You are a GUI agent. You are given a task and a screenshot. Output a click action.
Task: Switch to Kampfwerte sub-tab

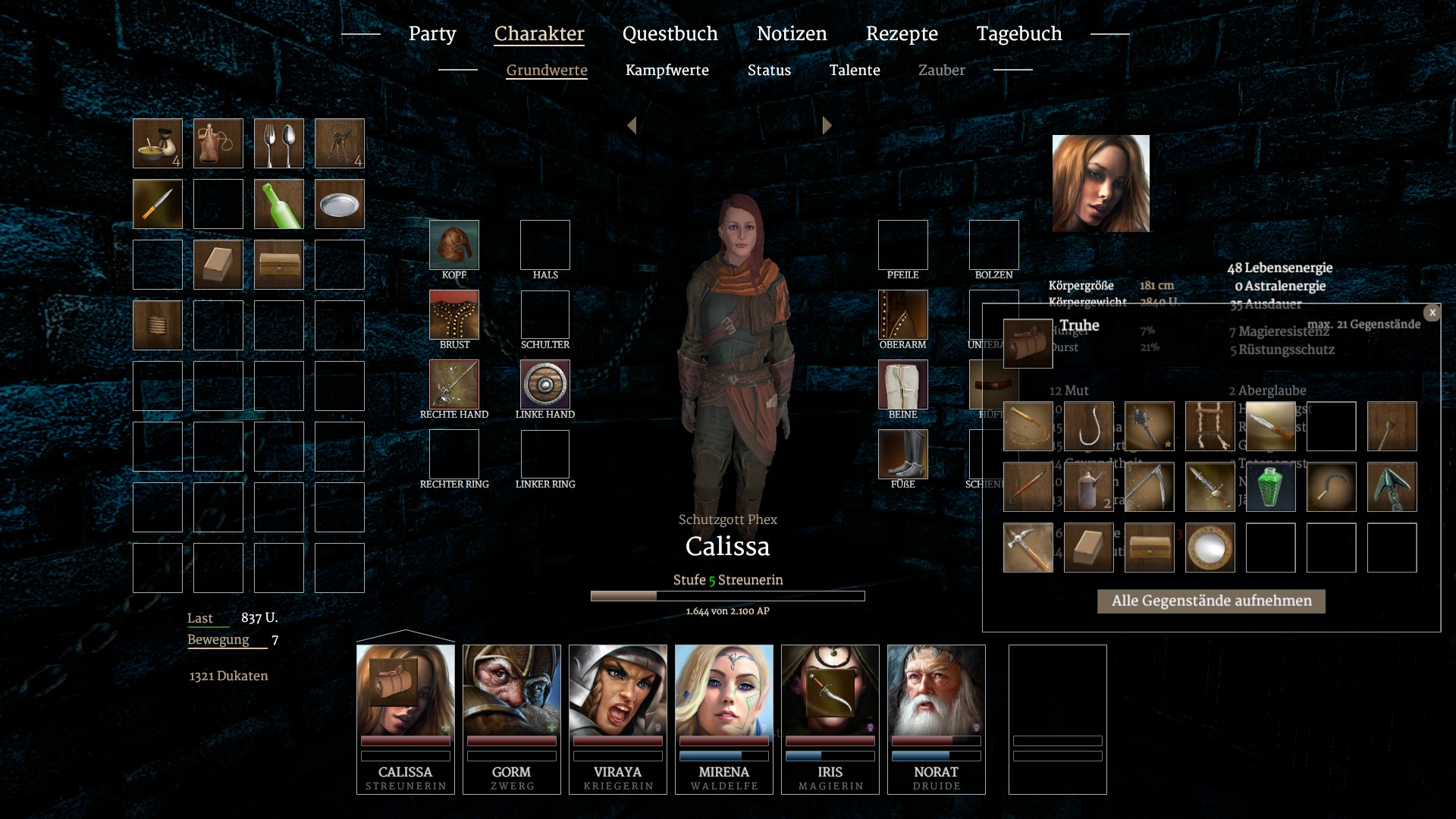pyautogui.click(x=667, y=71)
